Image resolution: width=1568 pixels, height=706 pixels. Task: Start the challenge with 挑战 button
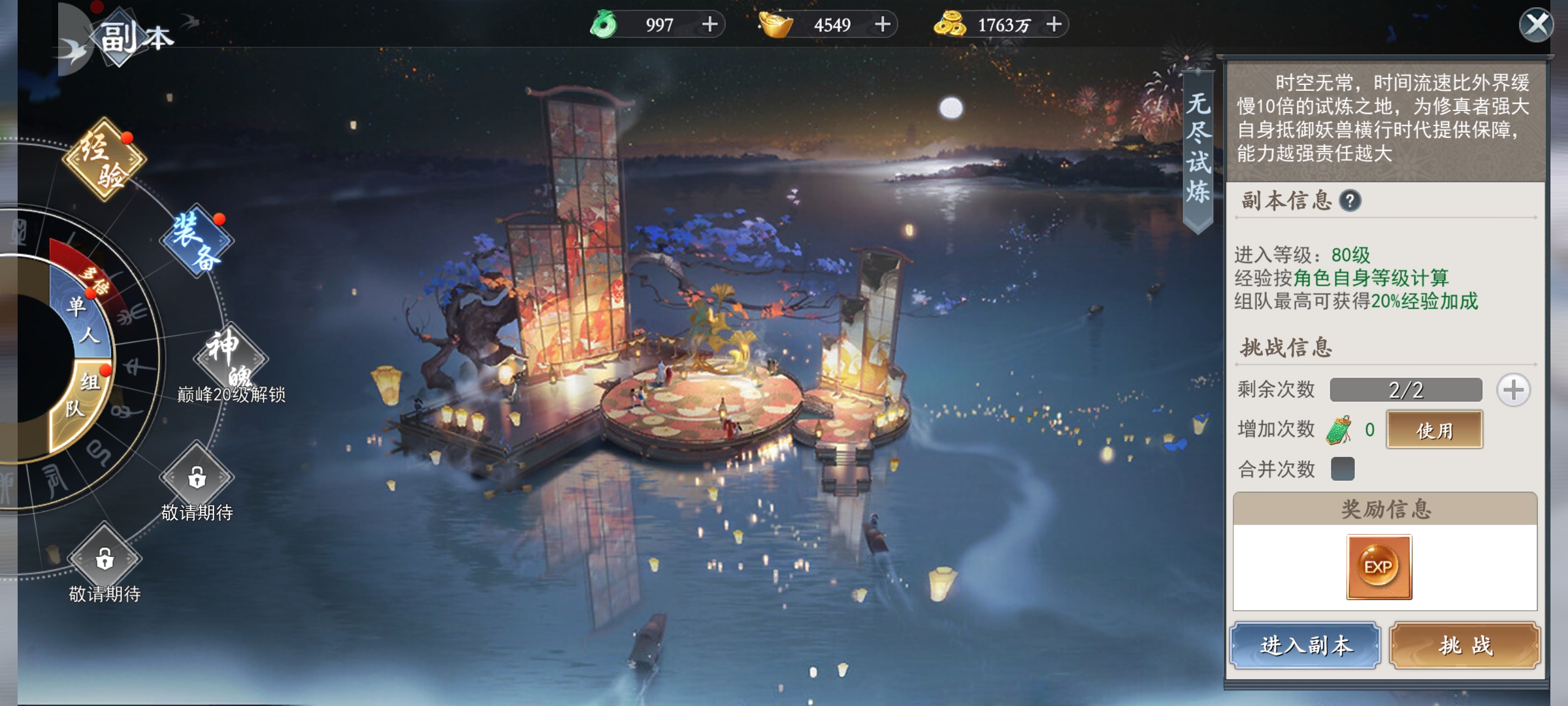coord(1465,645)
